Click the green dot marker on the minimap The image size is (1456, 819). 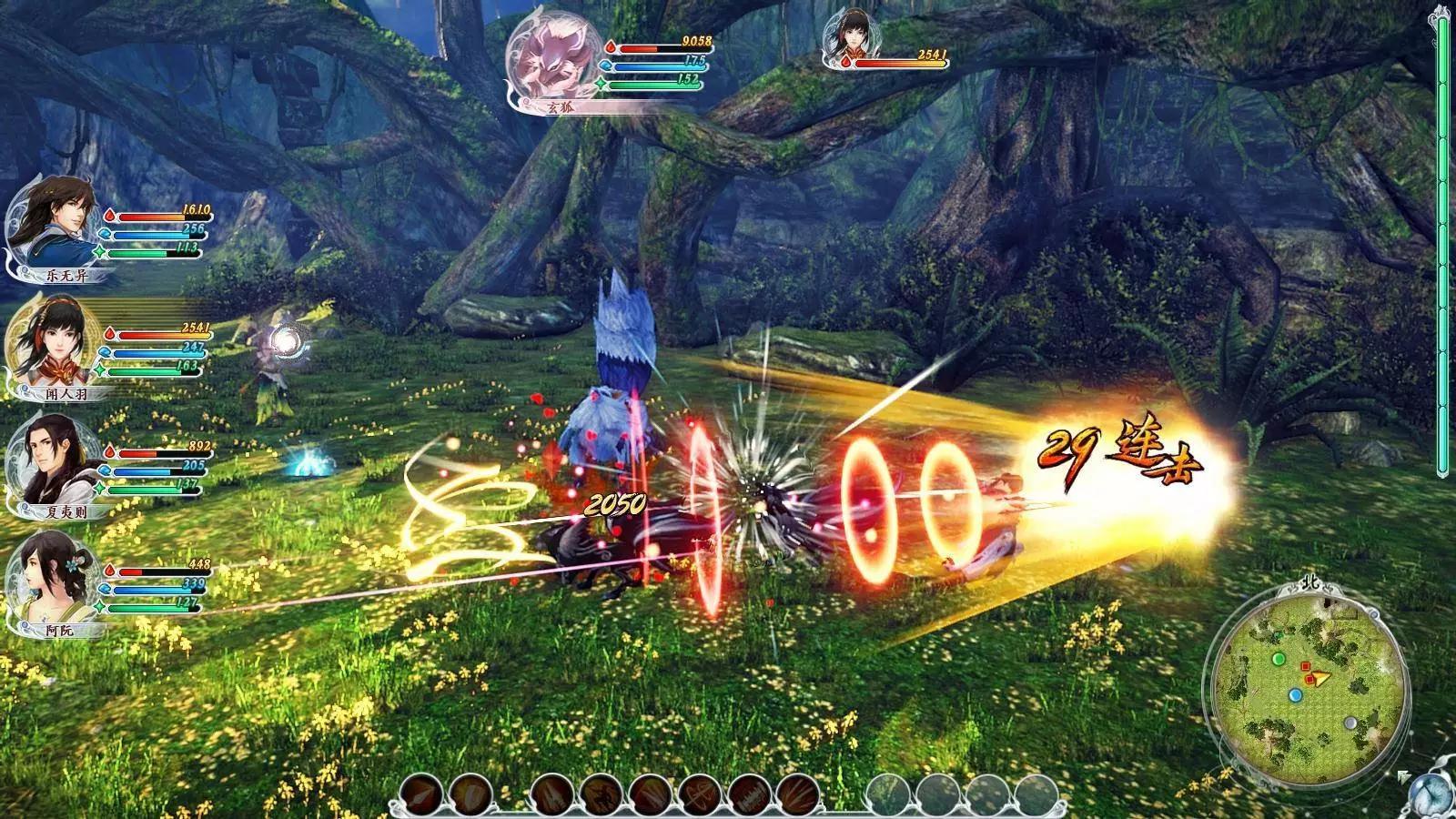[x=1279, y=658]
